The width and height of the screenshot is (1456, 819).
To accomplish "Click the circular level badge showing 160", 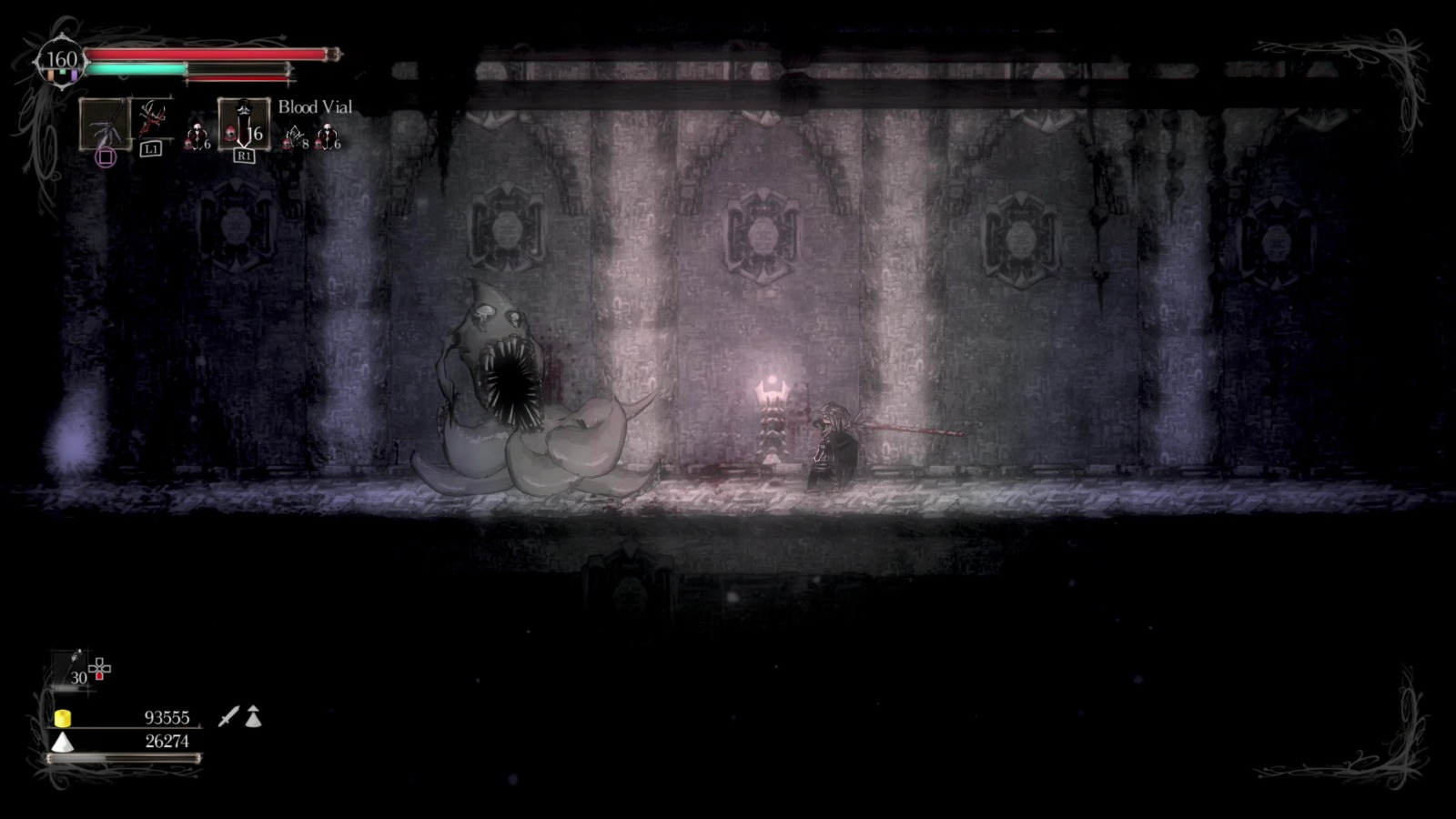I will [62, 56].
